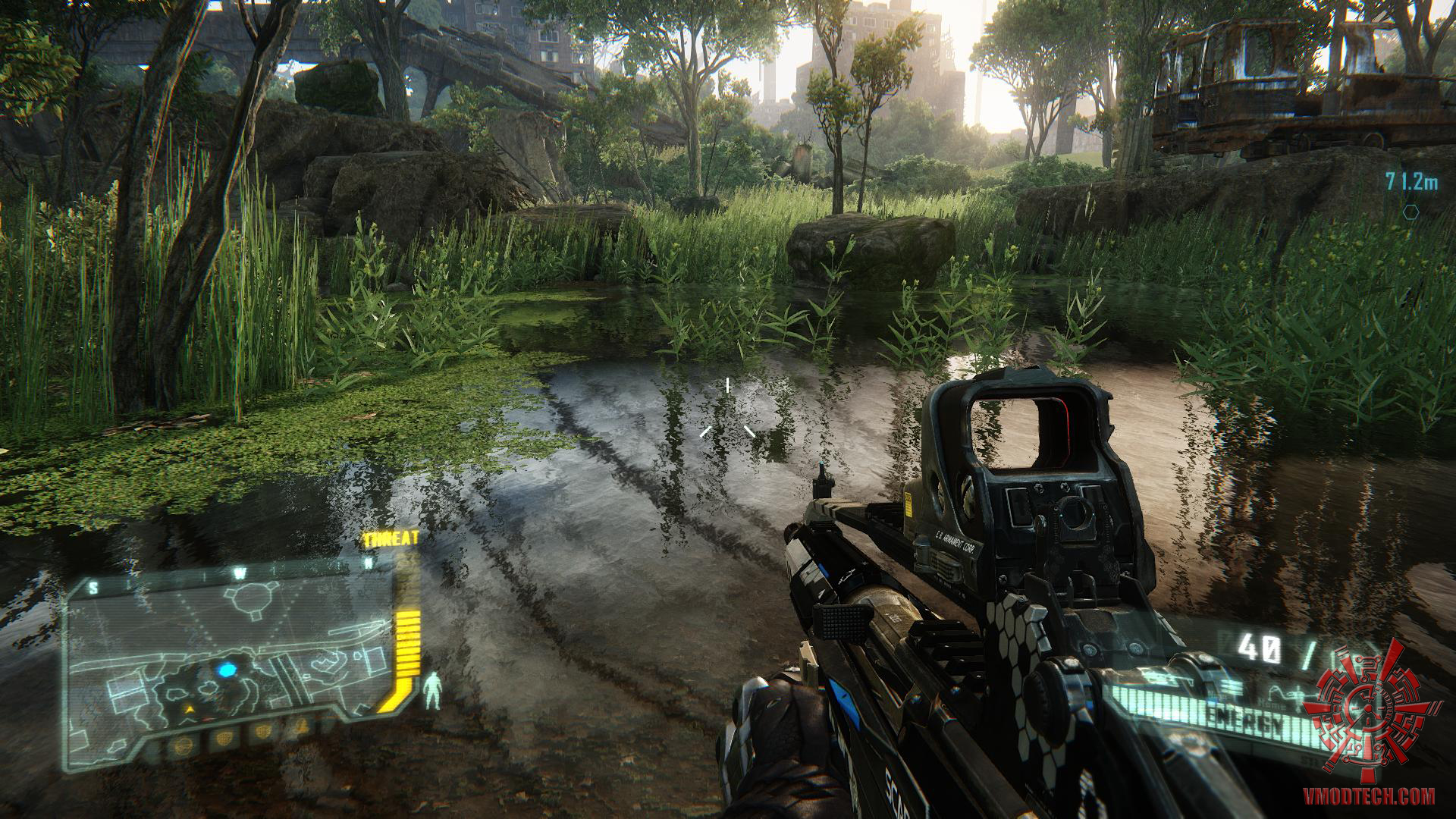This screenshot has height=819, width=1456.
Task: Click the yellow player arrow on the minimap
Action: click(190, 710)
